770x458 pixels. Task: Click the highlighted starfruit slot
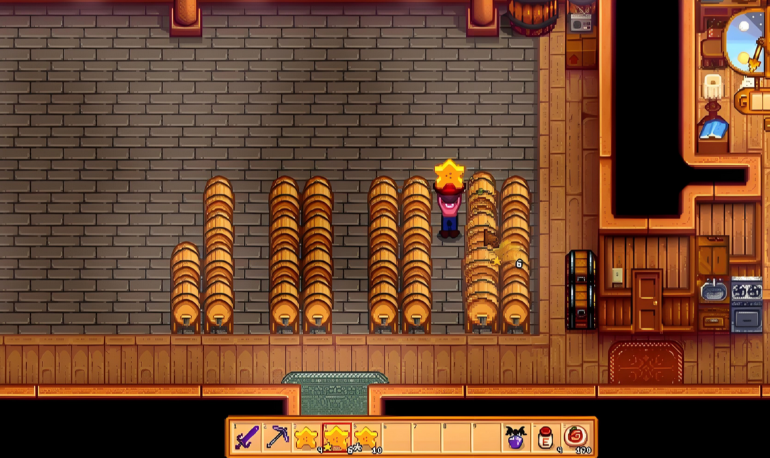click(337, 437)
